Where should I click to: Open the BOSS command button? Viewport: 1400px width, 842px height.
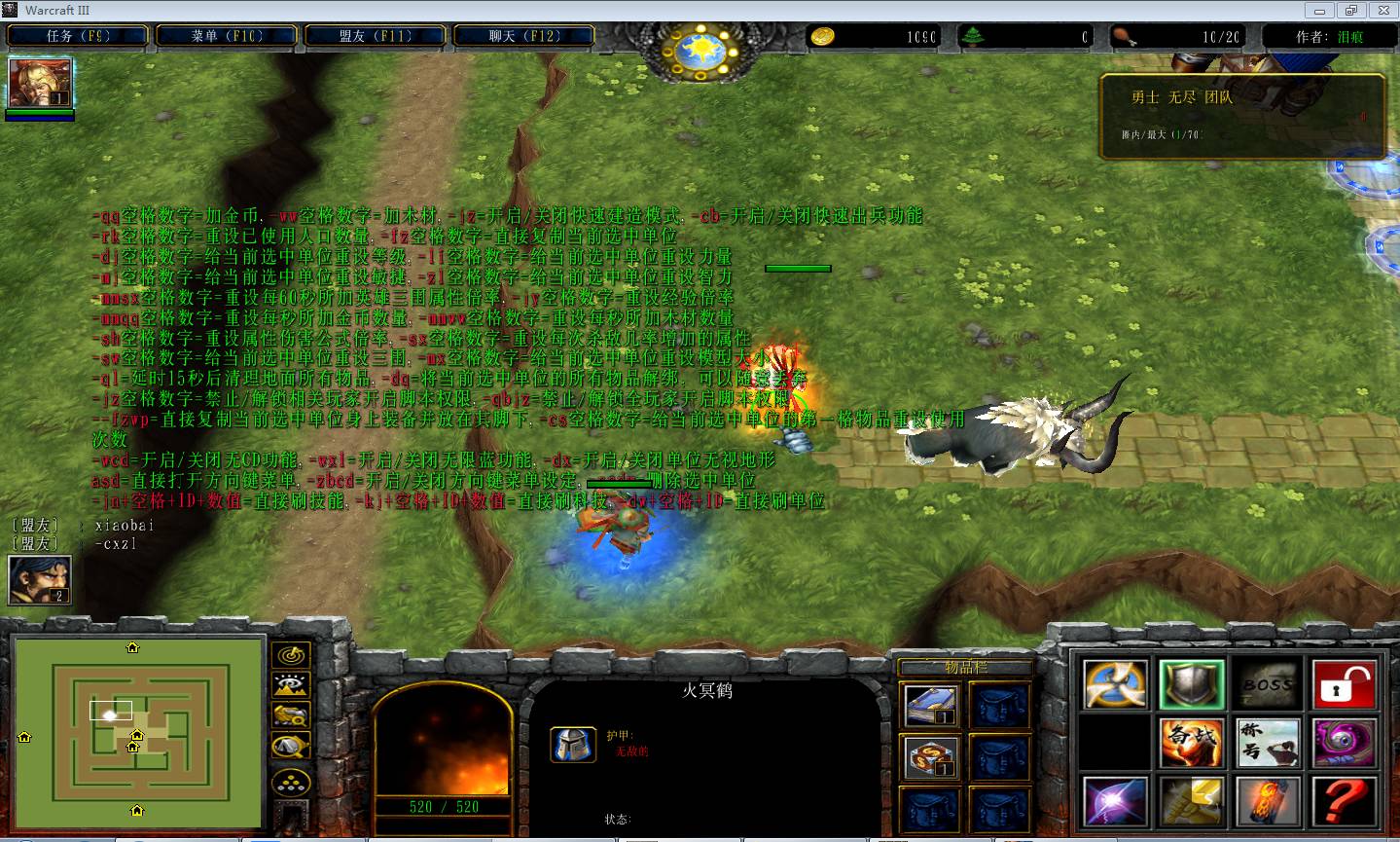tap(1268, 684)
